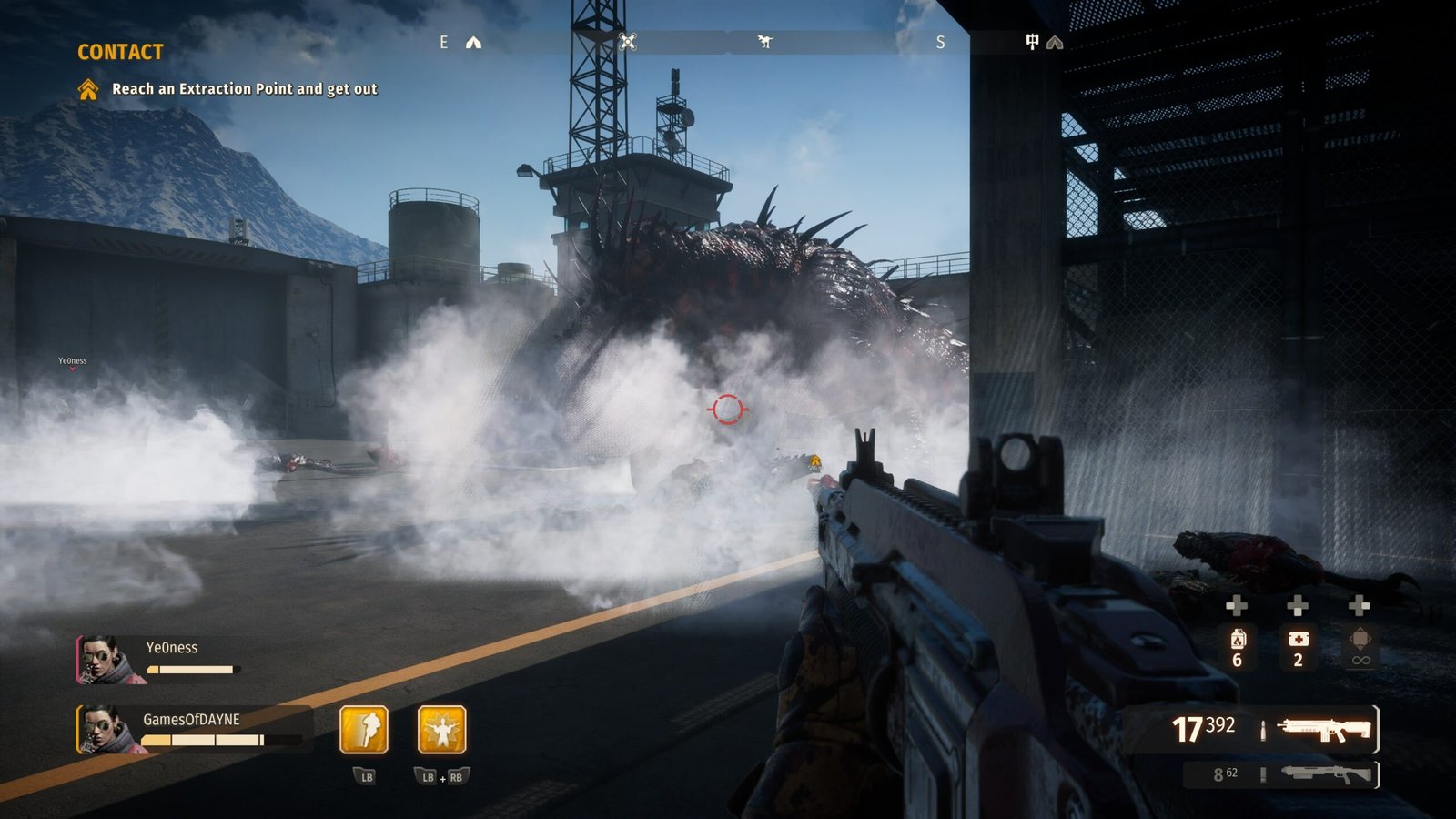The image size is (1456, 819).
Task: Click the drone marker on the compass
Action: 628,42
